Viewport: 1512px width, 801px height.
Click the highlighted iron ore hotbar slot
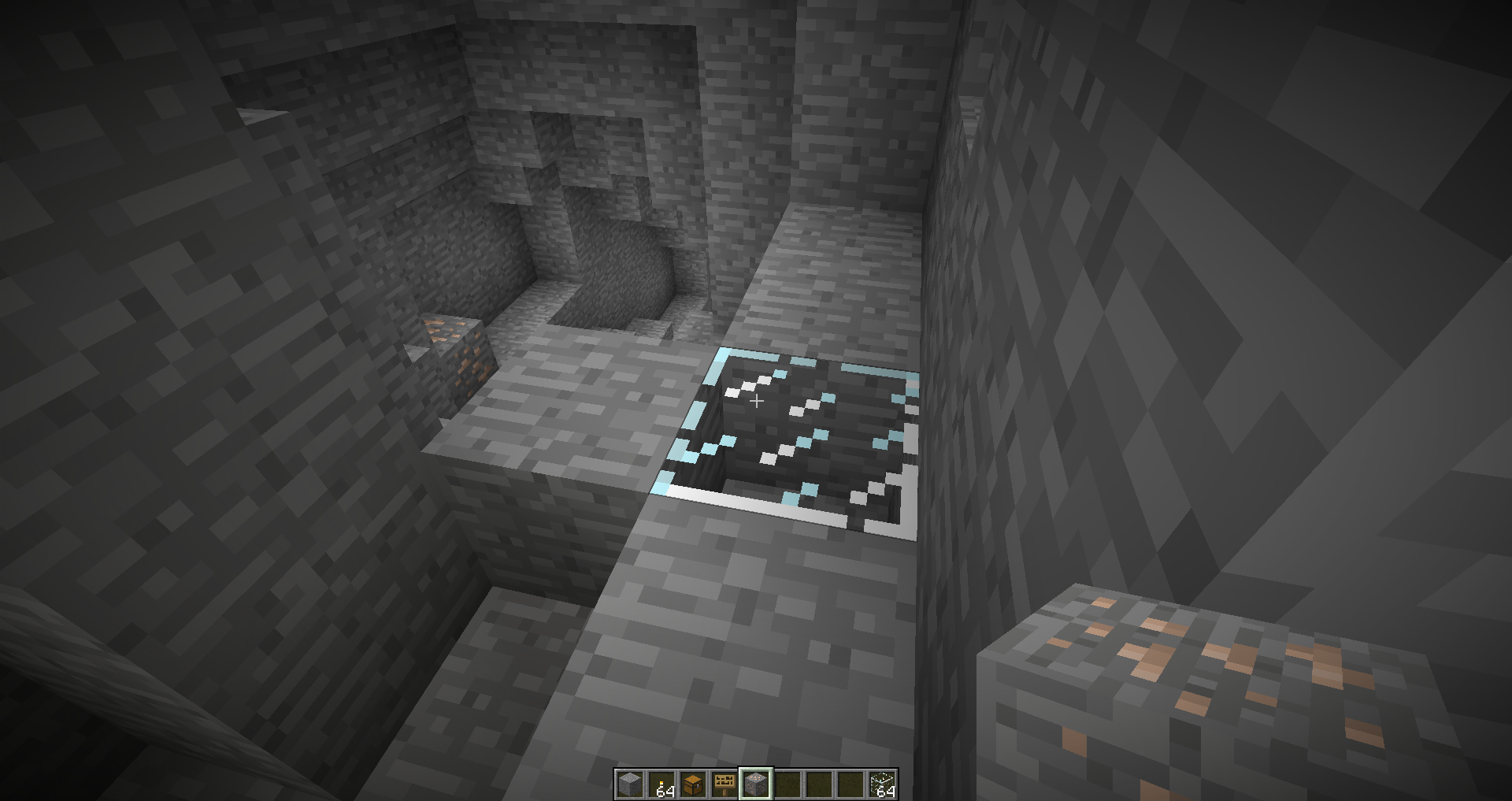pos(756,784)
